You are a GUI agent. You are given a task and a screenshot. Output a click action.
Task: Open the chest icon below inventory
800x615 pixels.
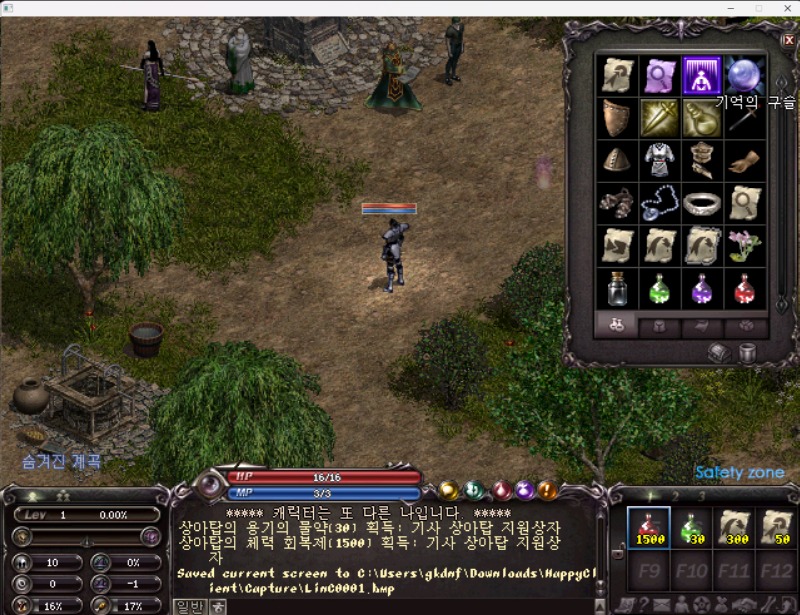[x=718, y=352]
